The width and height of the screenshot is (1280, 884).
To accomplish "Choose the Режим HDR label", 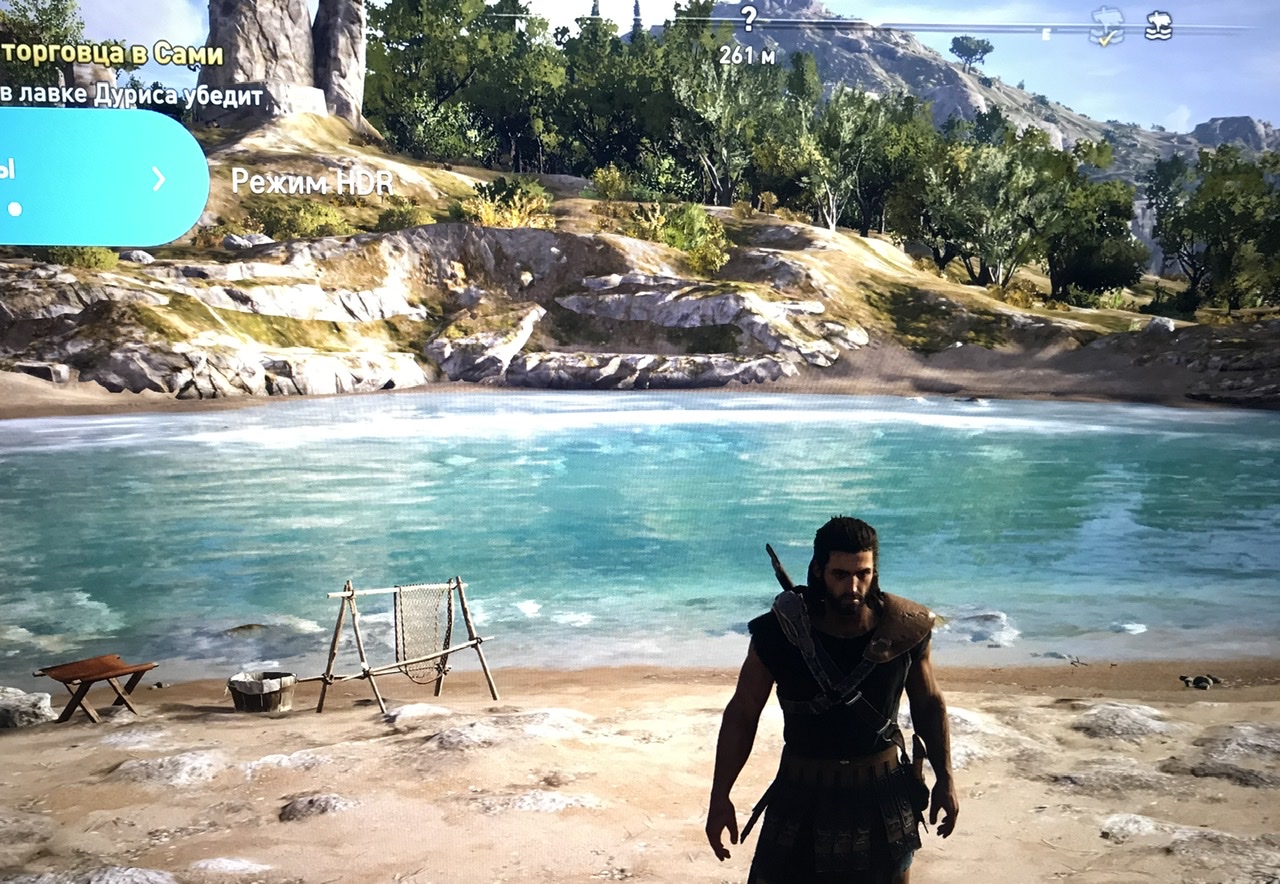I will pyautogui.click(x=312, y=181).
